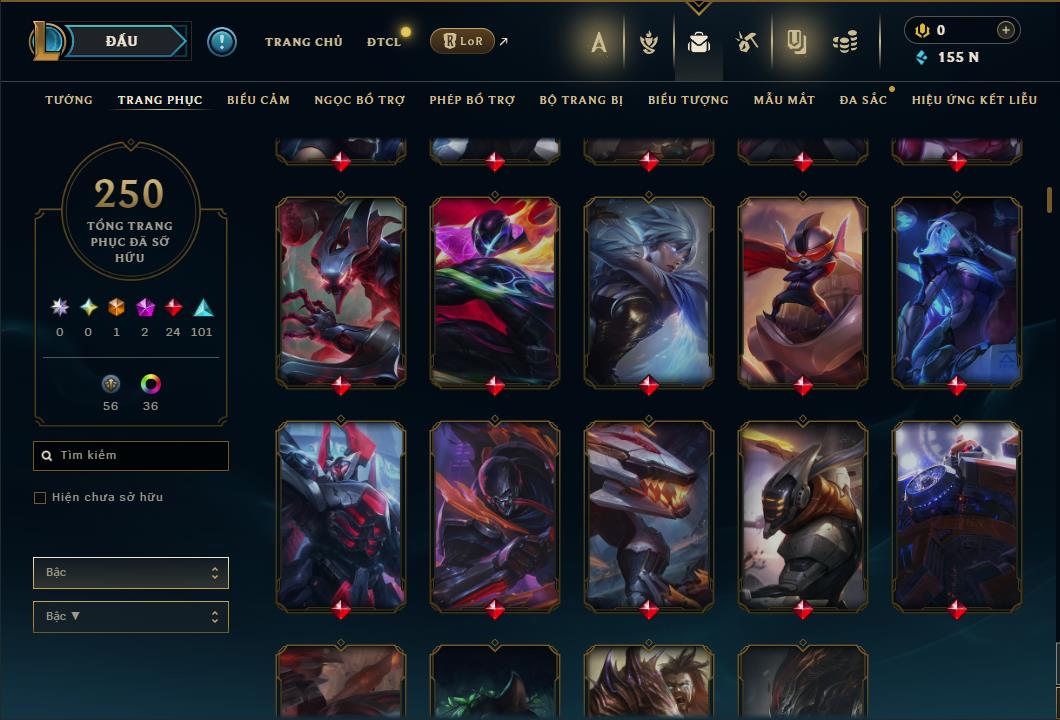Click the plus button to buy currency
The image size is (1060, 720).
[x=1005, y=30]
